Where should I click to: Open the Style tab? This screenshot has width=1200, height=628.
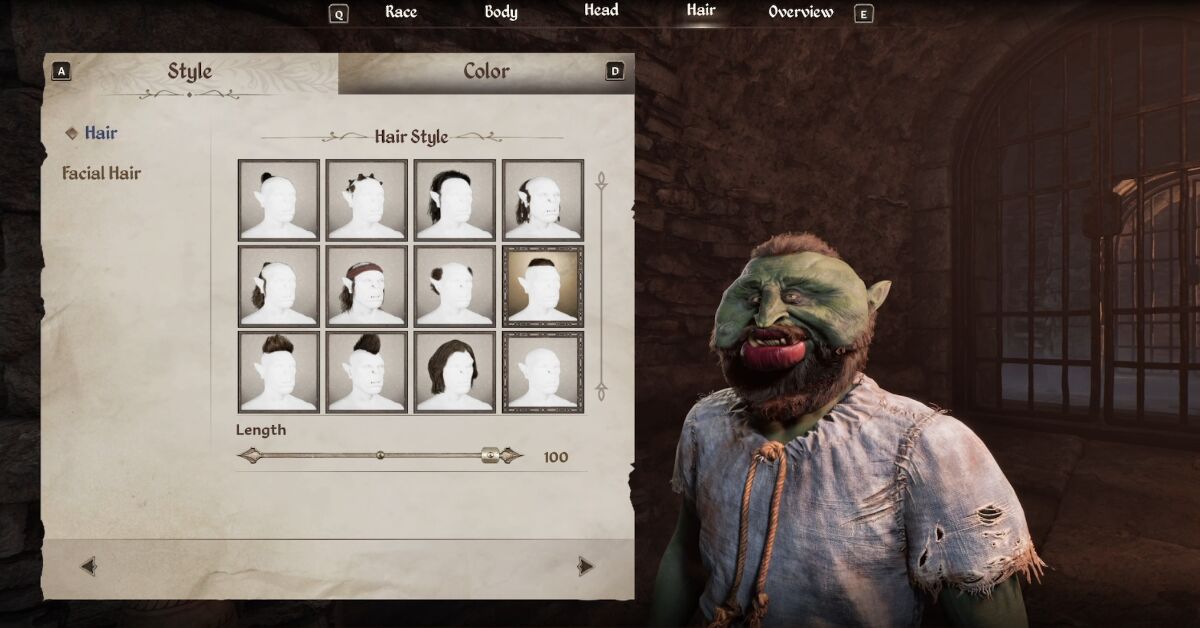[189, 72]
